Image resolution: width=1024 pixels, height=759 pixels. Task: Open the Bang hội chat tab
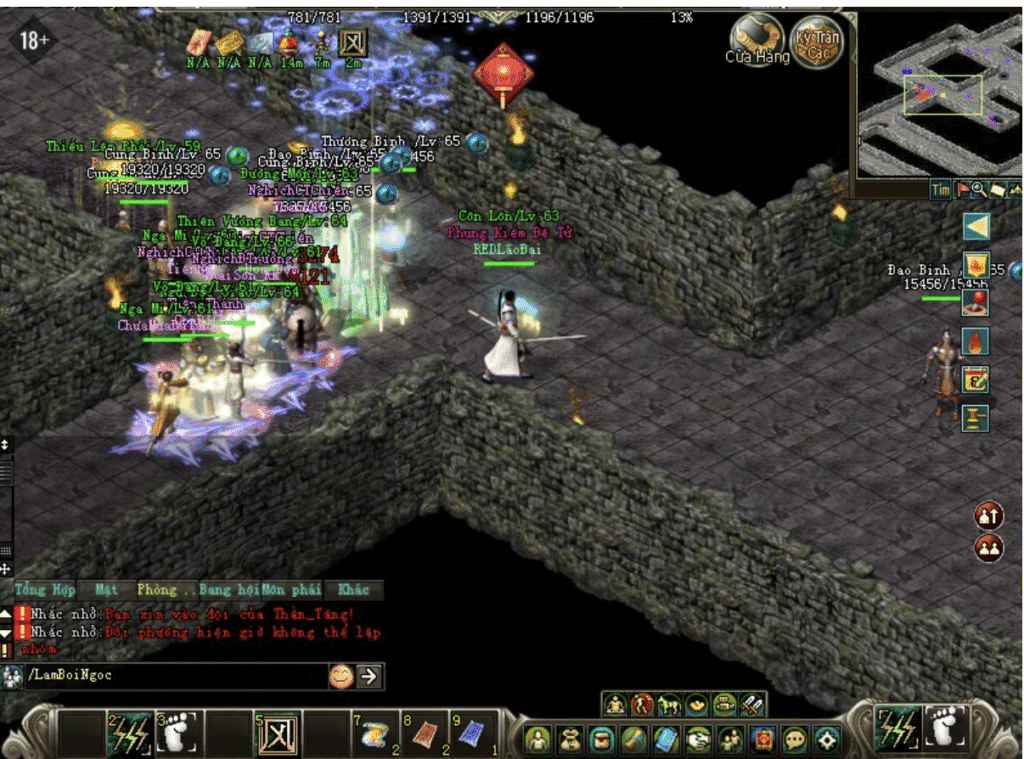[228, 589]
